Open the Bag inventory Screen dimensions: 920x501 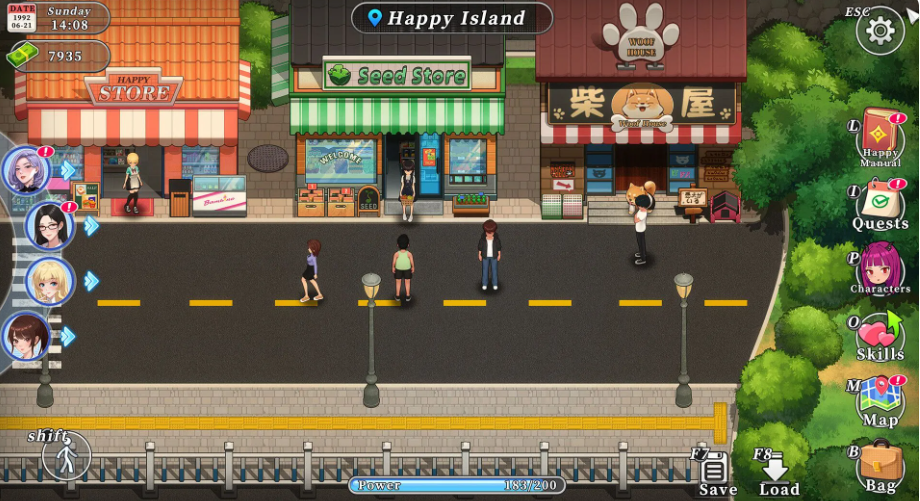pyautogui.click(x=880, y=465)
